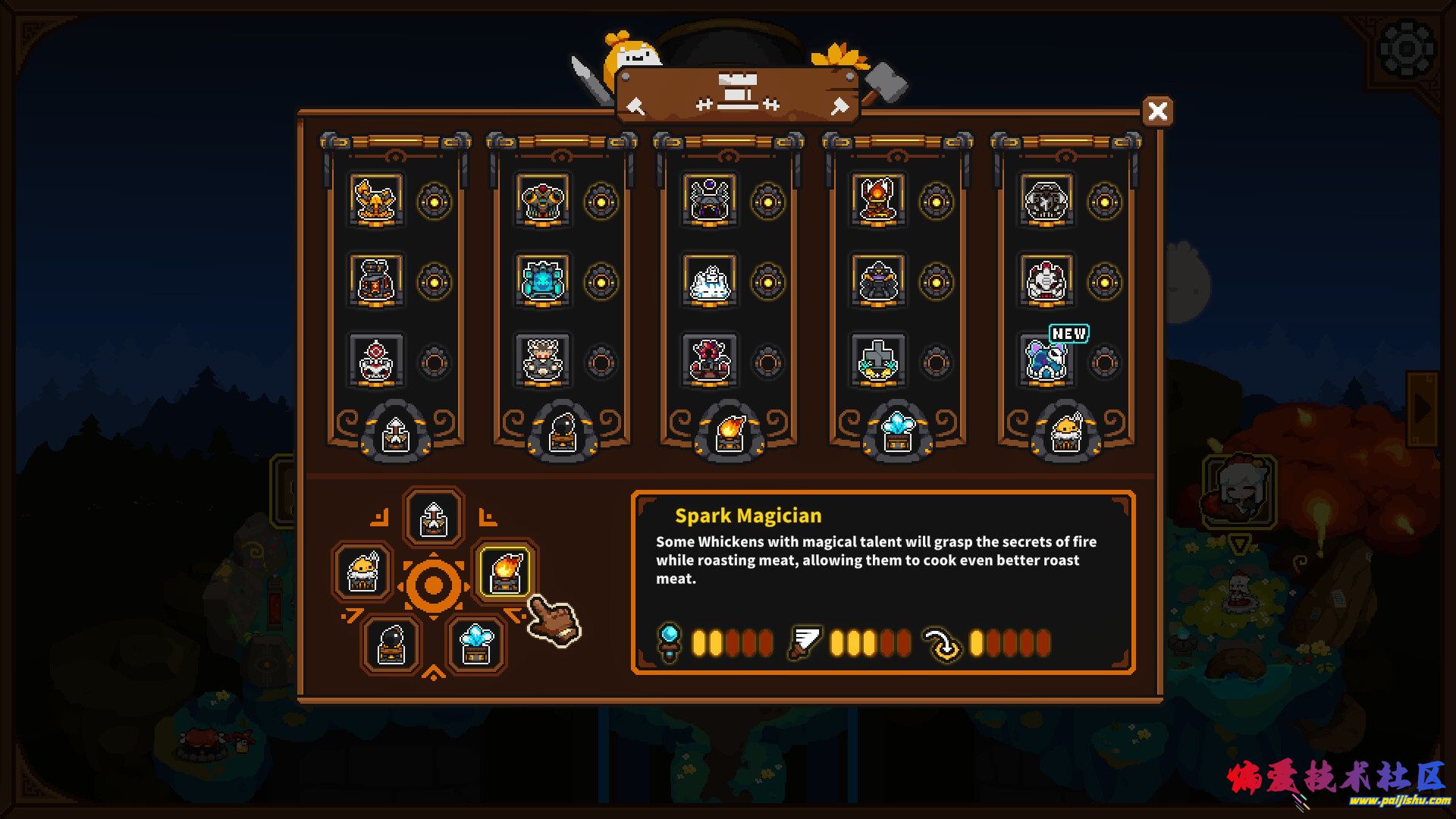Screen dimensions: 1456x819
Task: Choose the ice crystal tower in the wheel
Action: click(475, 645)
